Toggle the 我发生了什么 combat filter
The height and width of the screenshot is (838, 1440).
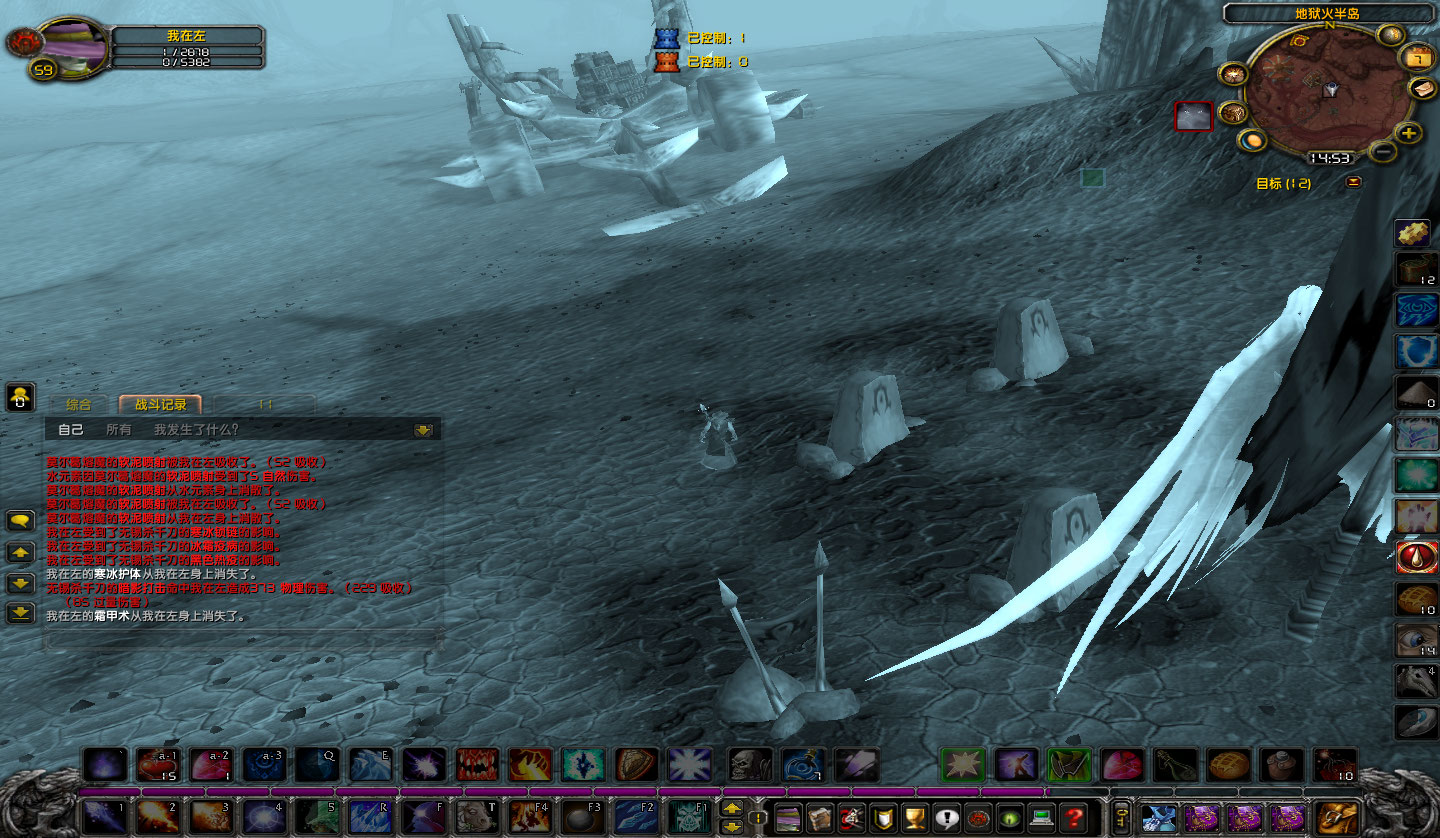coord(195,430)
